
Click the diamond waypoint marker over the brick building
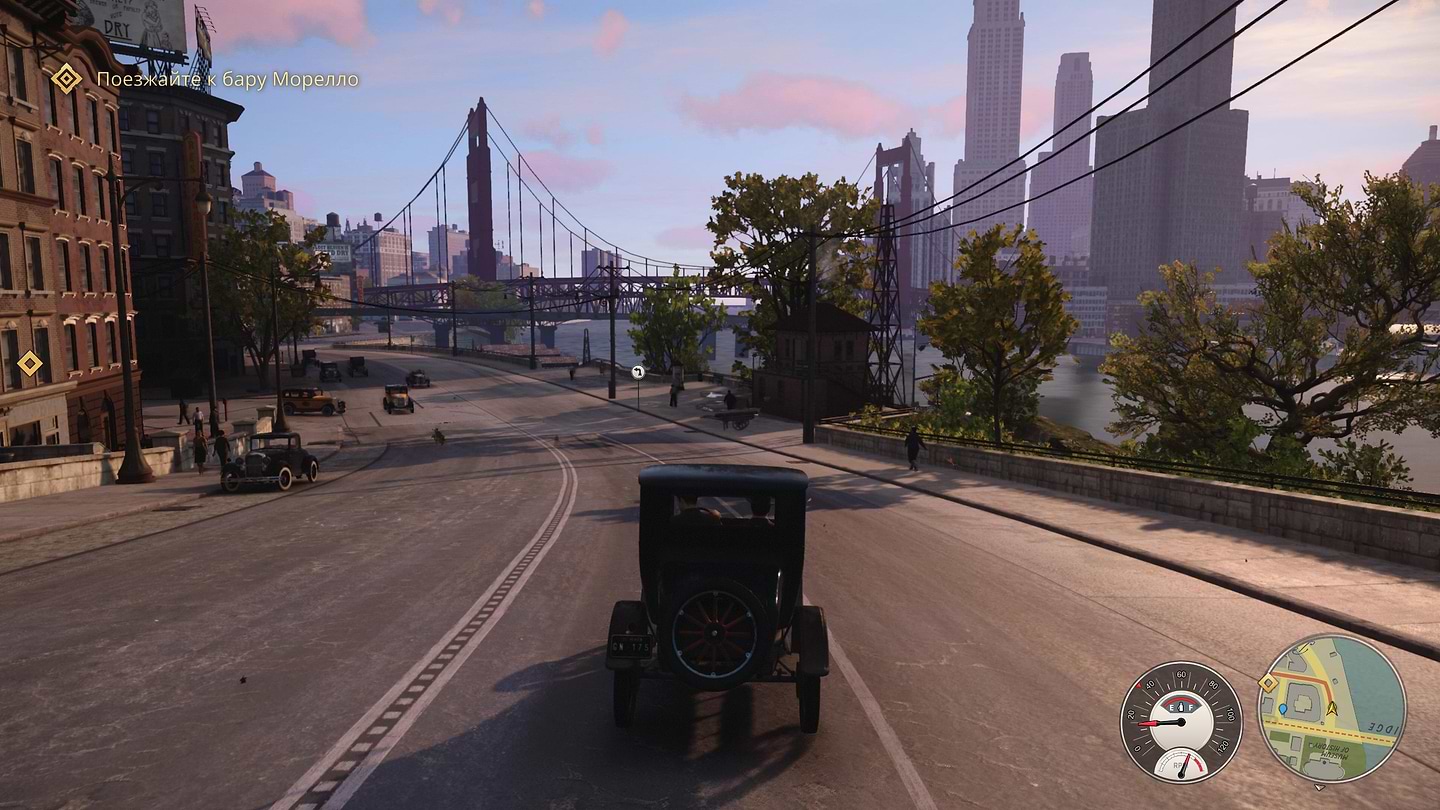click(x=30, y=363)
